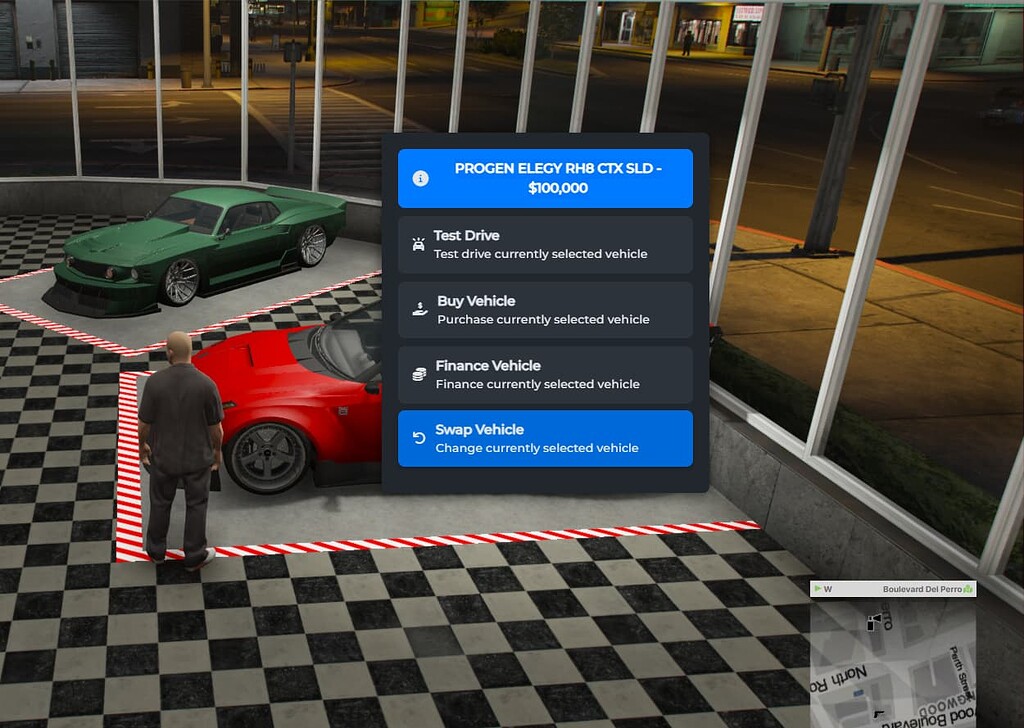This screenshot has height=728, width=1024.
Task: Click the minimap
Action: pyautogui.click(x=892, y=662)
